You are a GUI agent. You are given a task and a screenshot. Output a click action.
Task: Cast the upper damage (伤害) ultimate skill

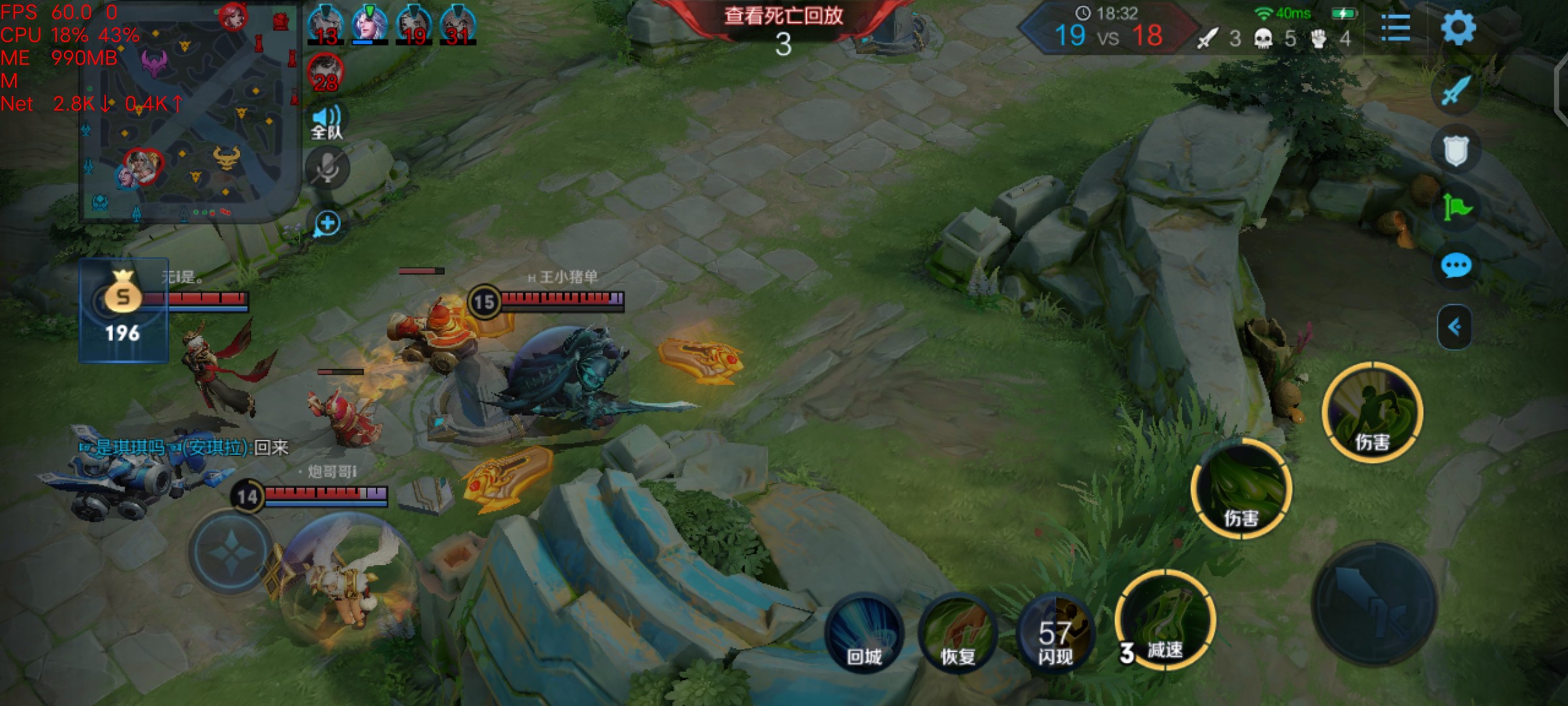[1372, 412]
